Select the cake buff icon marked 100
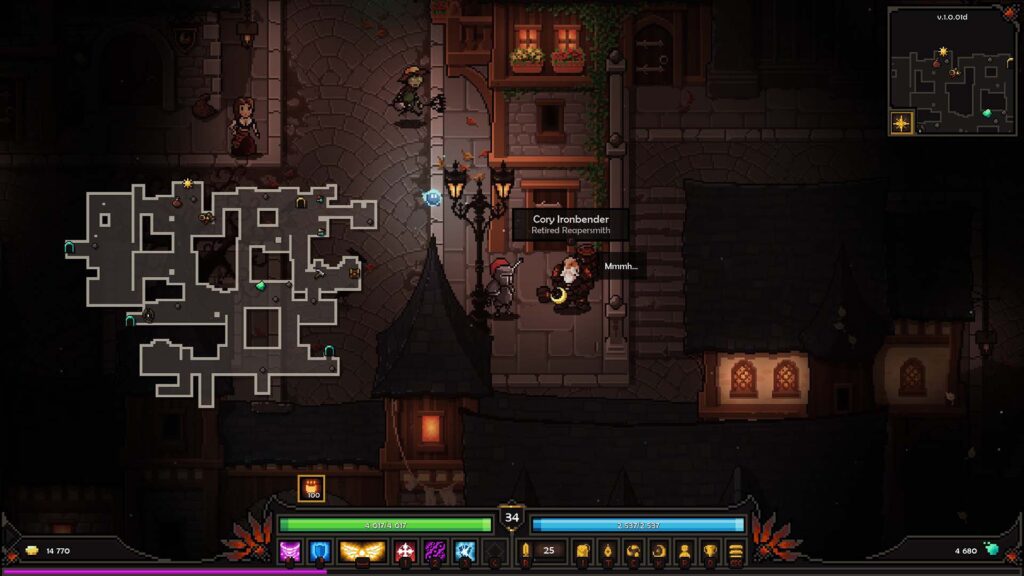The width and height of the screenshot is (1024, 576). coord(311,488)
